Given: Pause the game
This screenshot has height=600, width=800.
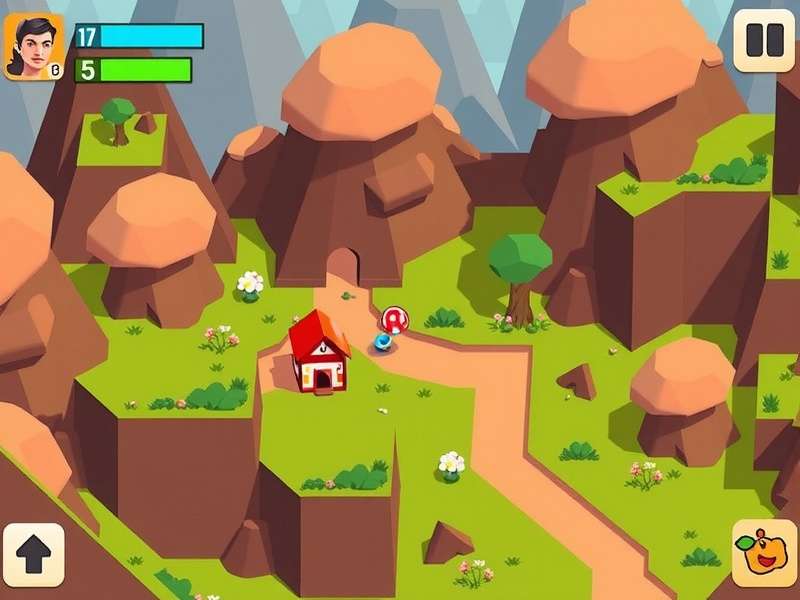Looking at the screenshot, I should point(763,41).
